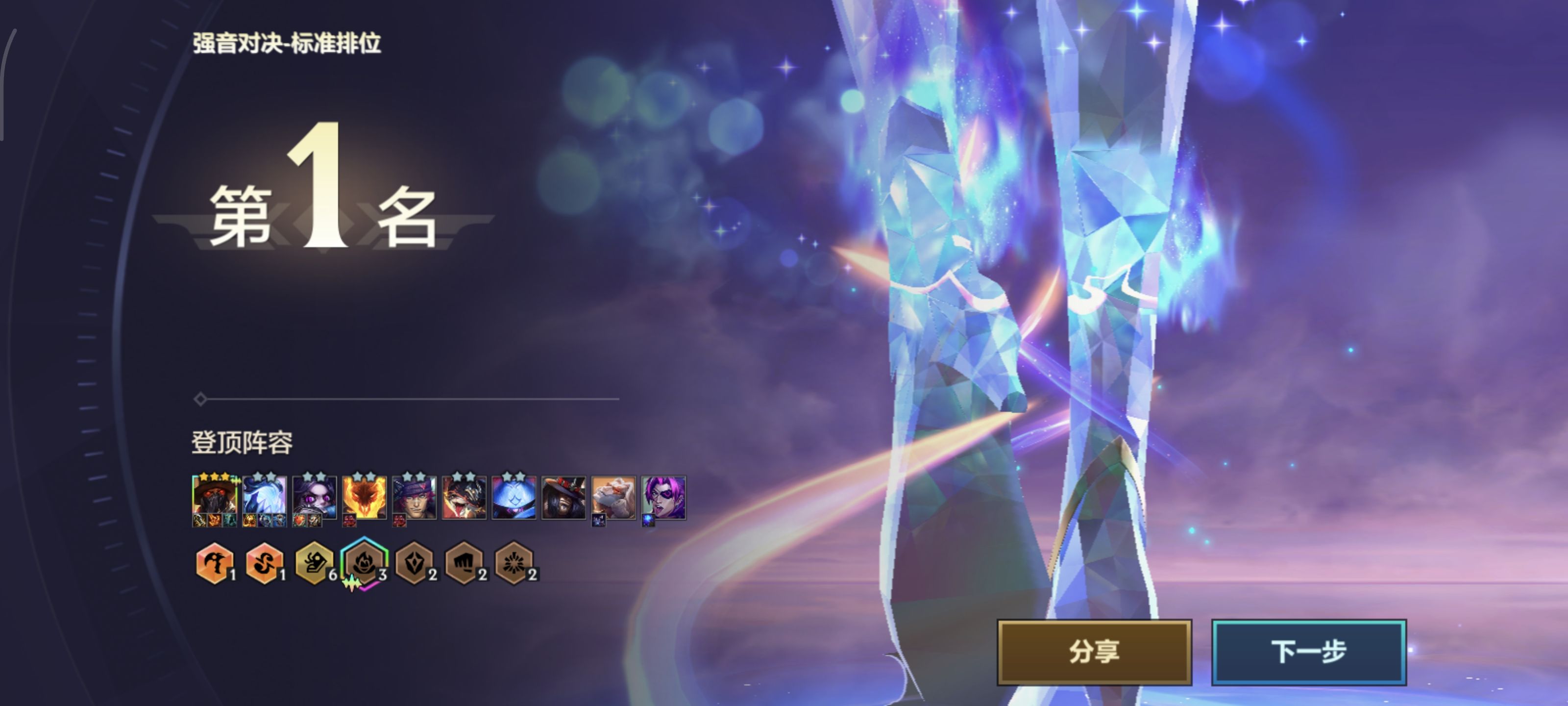
Task: Inspect the shield crest trait icon
Action: click(414, 563)
